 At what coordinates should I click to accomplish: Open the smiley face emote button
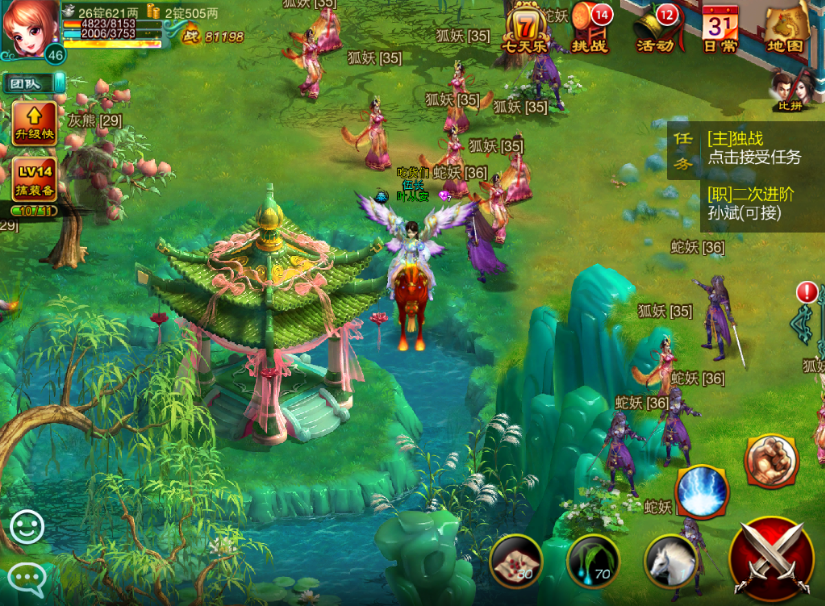coord(27,527)
